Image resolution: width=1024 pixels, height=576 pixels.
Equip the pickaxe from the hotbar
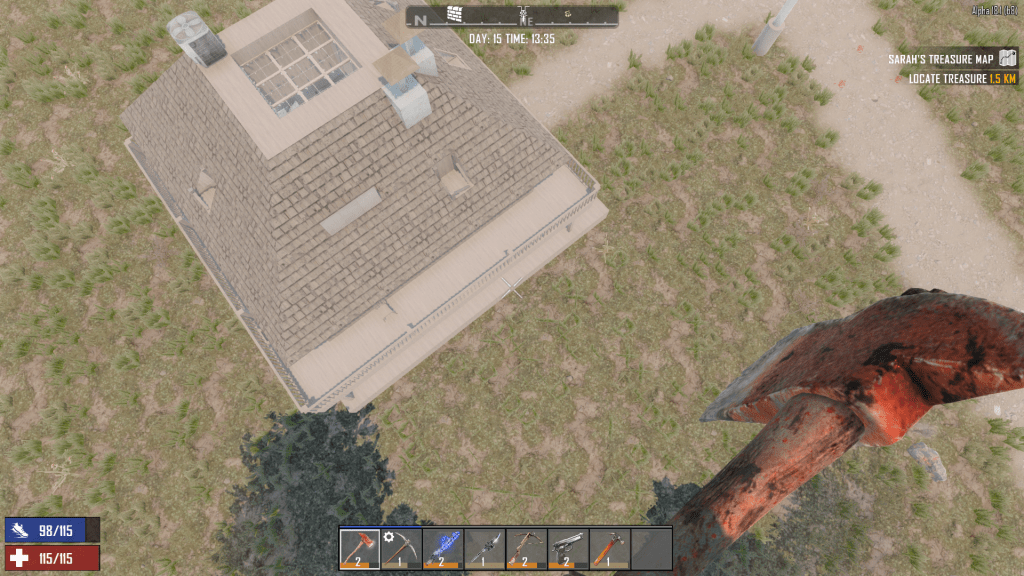tap(401, 548)
